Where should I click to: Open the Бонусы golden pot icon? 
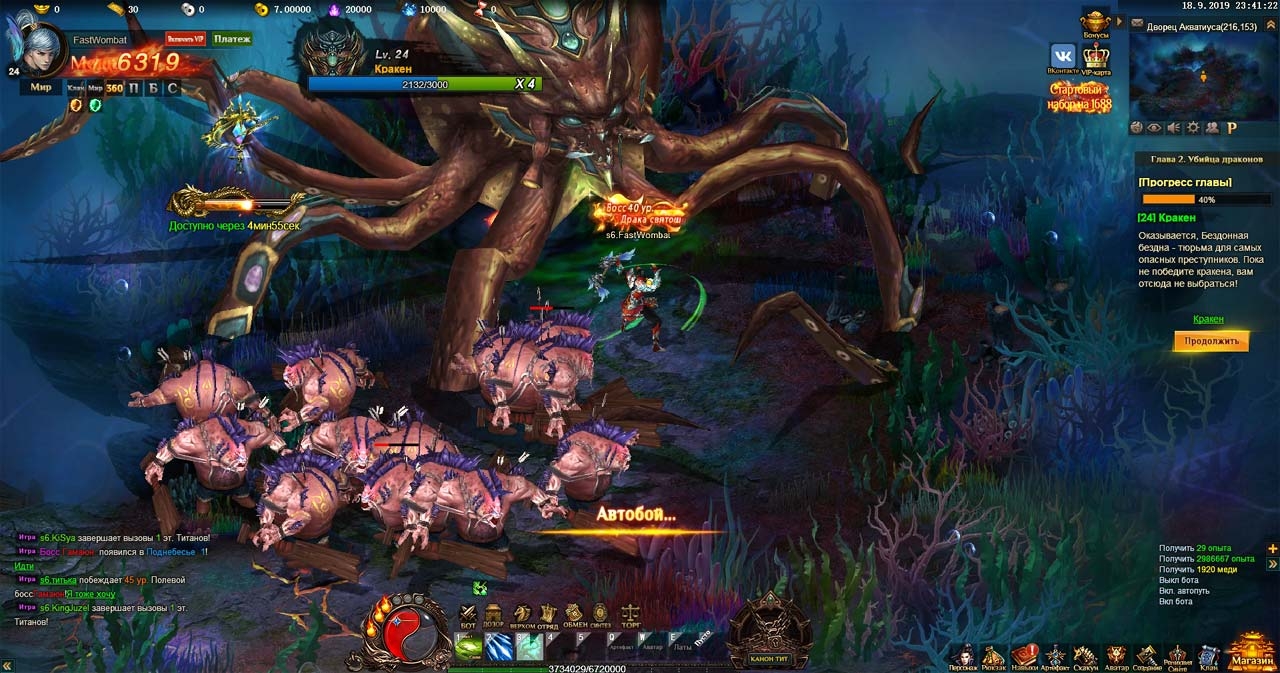(1096, 22)
